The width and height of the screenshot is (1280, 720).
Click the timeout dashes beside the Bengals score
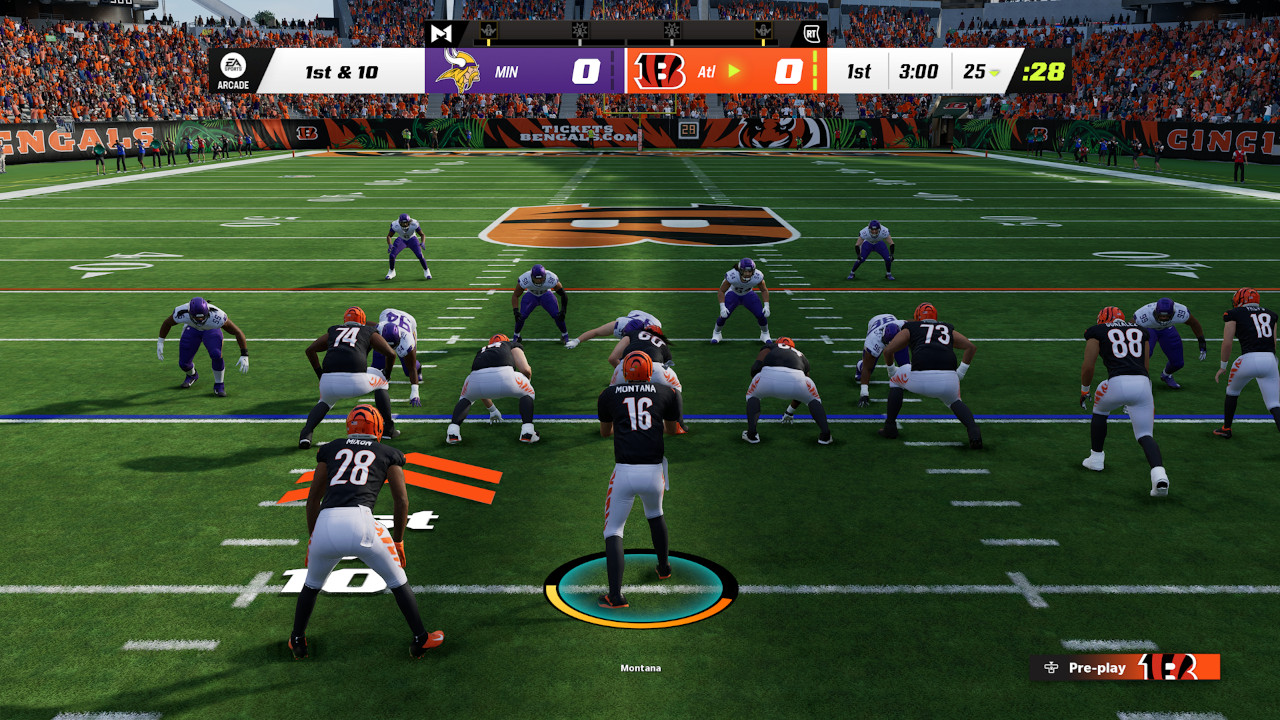[813, 71]
